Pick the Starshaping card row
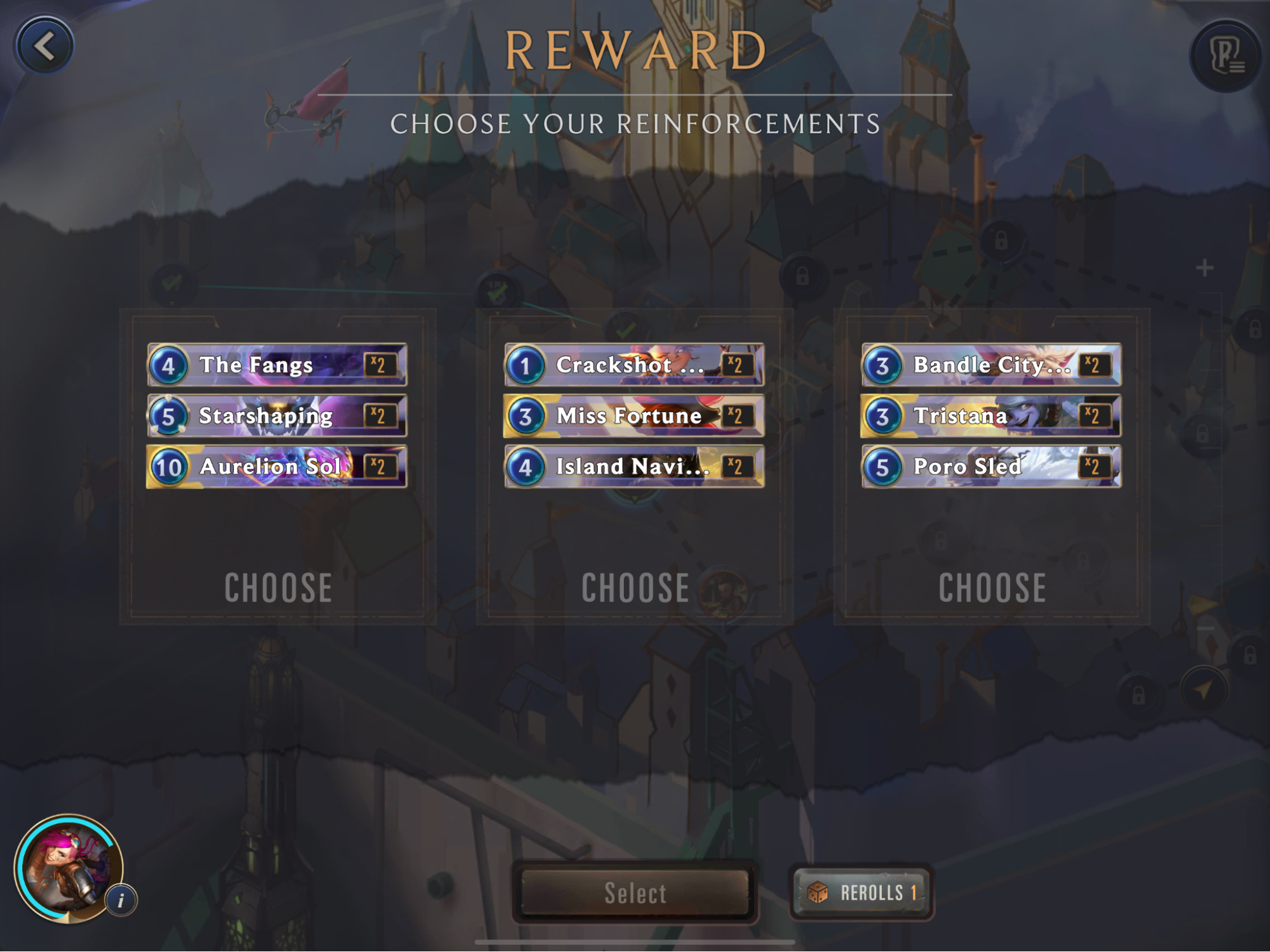This screenshot has width=1270, height=952. 277,416
